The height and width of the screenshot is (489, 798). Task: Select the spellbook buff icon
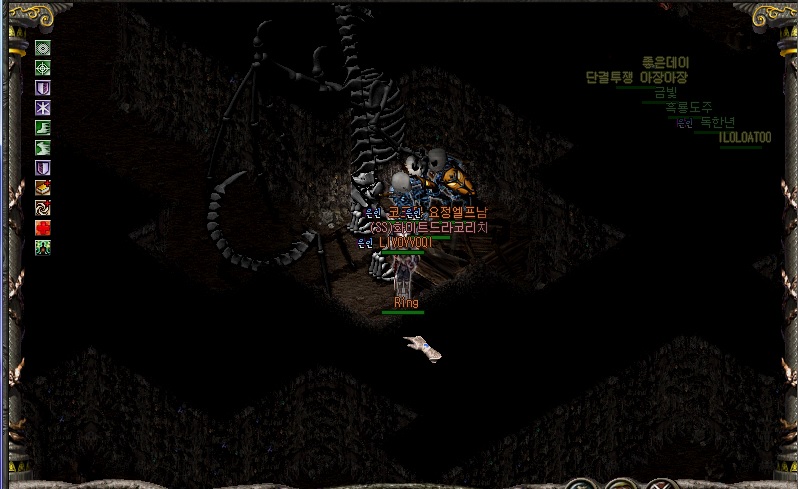click(43, 187)
